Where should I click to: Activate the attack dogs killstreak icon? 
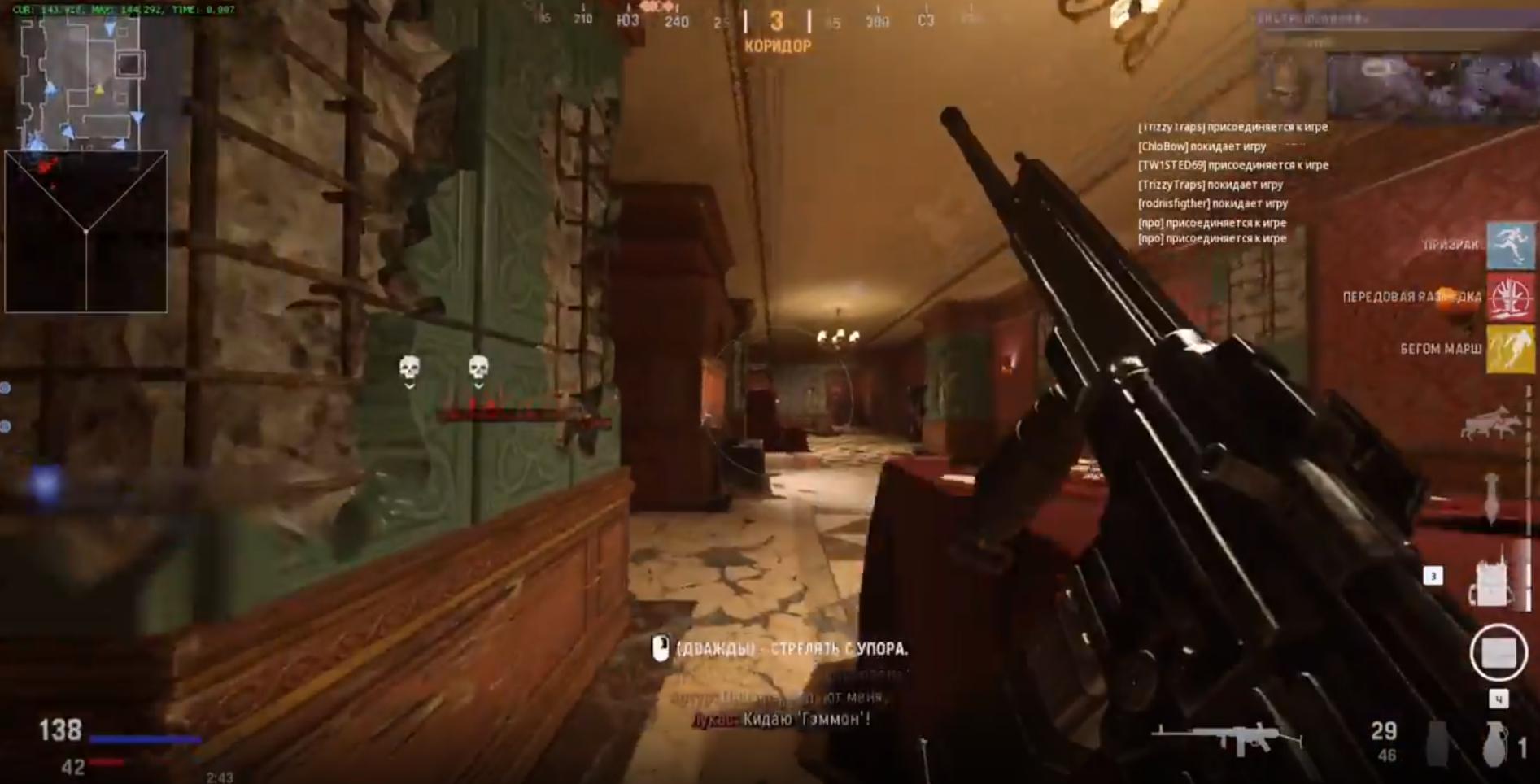(x=1490, y=424)
